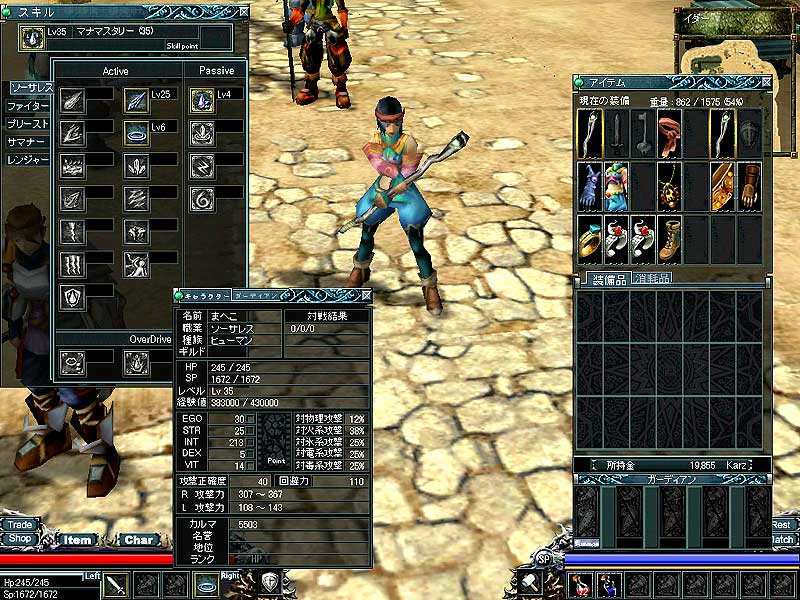
Task: Open the Item button on bottom bar
Action: click(x=77, y=540)
